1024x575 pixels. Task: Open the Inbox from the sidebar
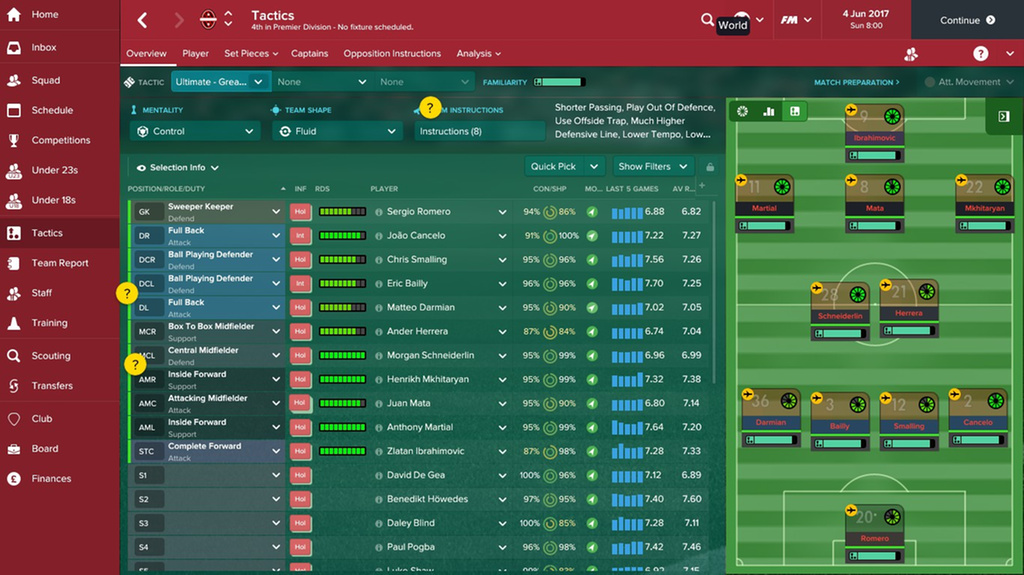(x=43, y=47)
